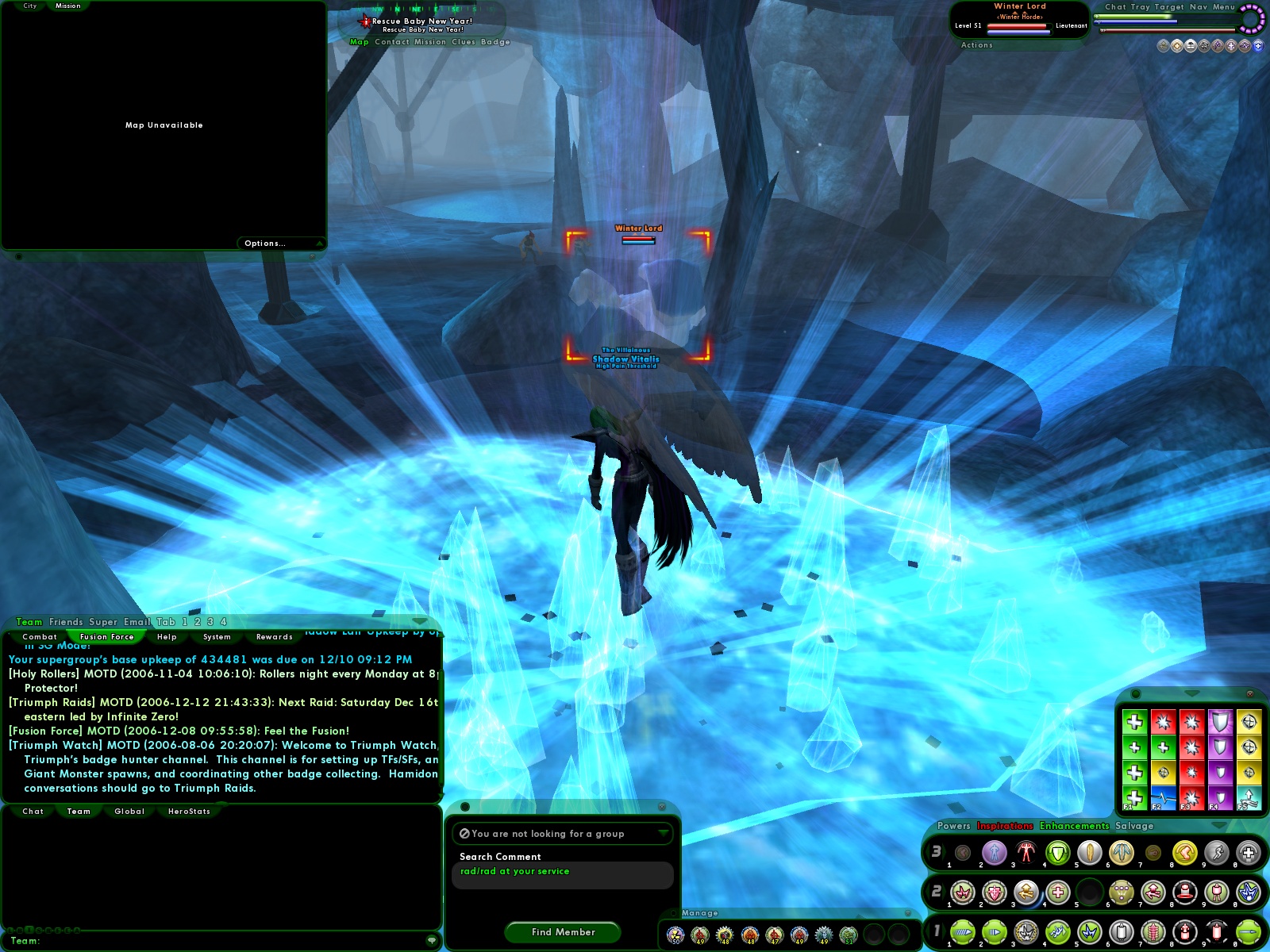1270x952 pixels.
Task: Open the System chat tab
Action: (214, 637)
